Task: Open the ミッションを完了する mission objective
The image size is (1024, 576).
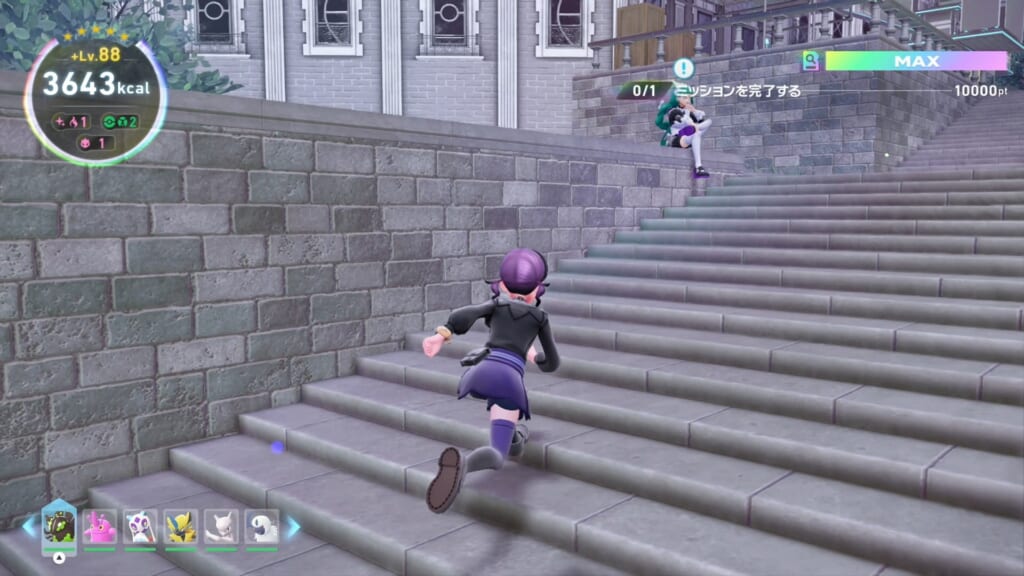Action: tap(738, 90)
